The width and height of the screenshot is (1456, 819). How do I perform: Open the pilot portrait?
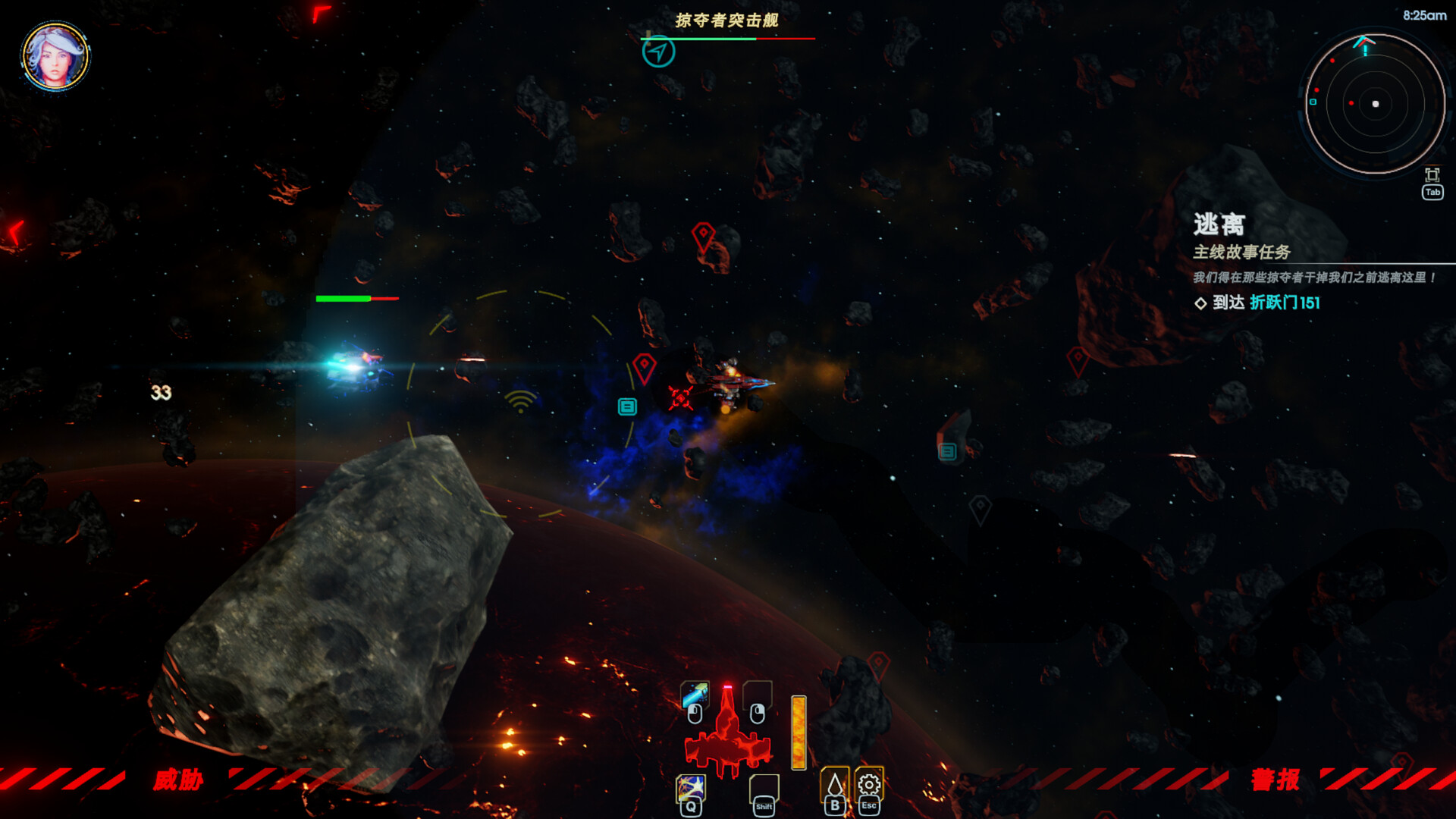click(55, 56)
